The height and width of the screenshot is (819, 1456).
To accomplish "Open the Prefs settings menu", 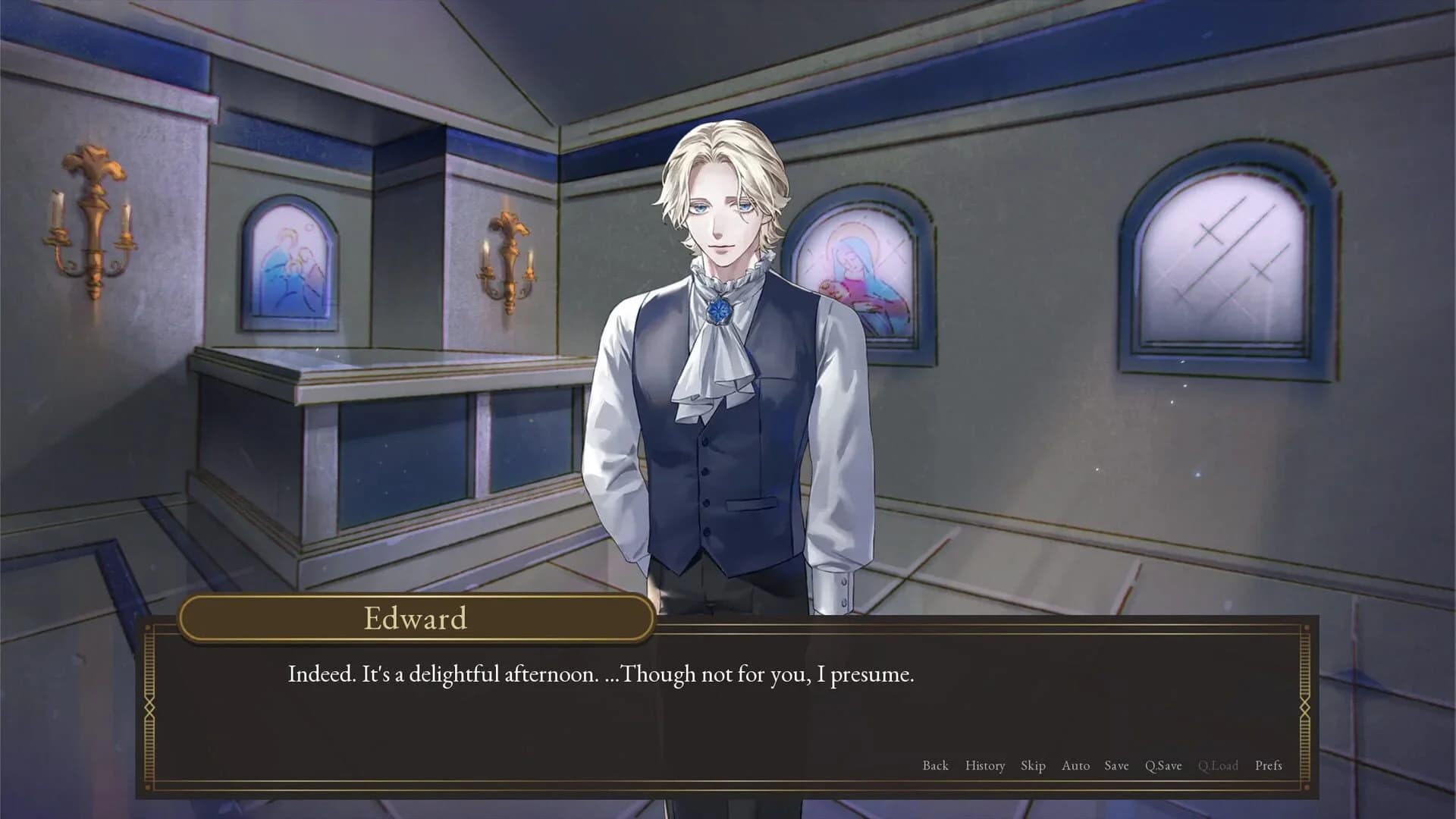I will tap(1271, 766).
